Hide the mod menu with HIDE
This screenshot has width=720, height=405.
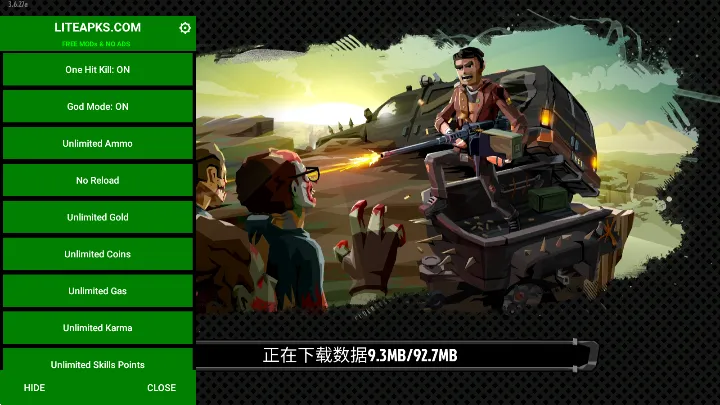click(x=34, y=388)
